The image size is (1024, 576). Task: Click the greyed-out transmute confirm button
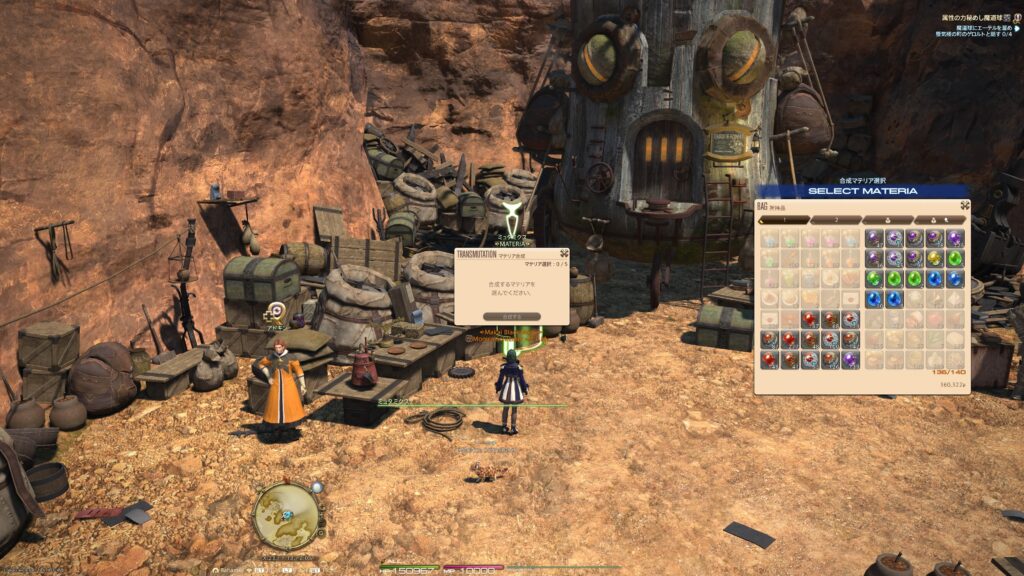click(x=512, y=316)
